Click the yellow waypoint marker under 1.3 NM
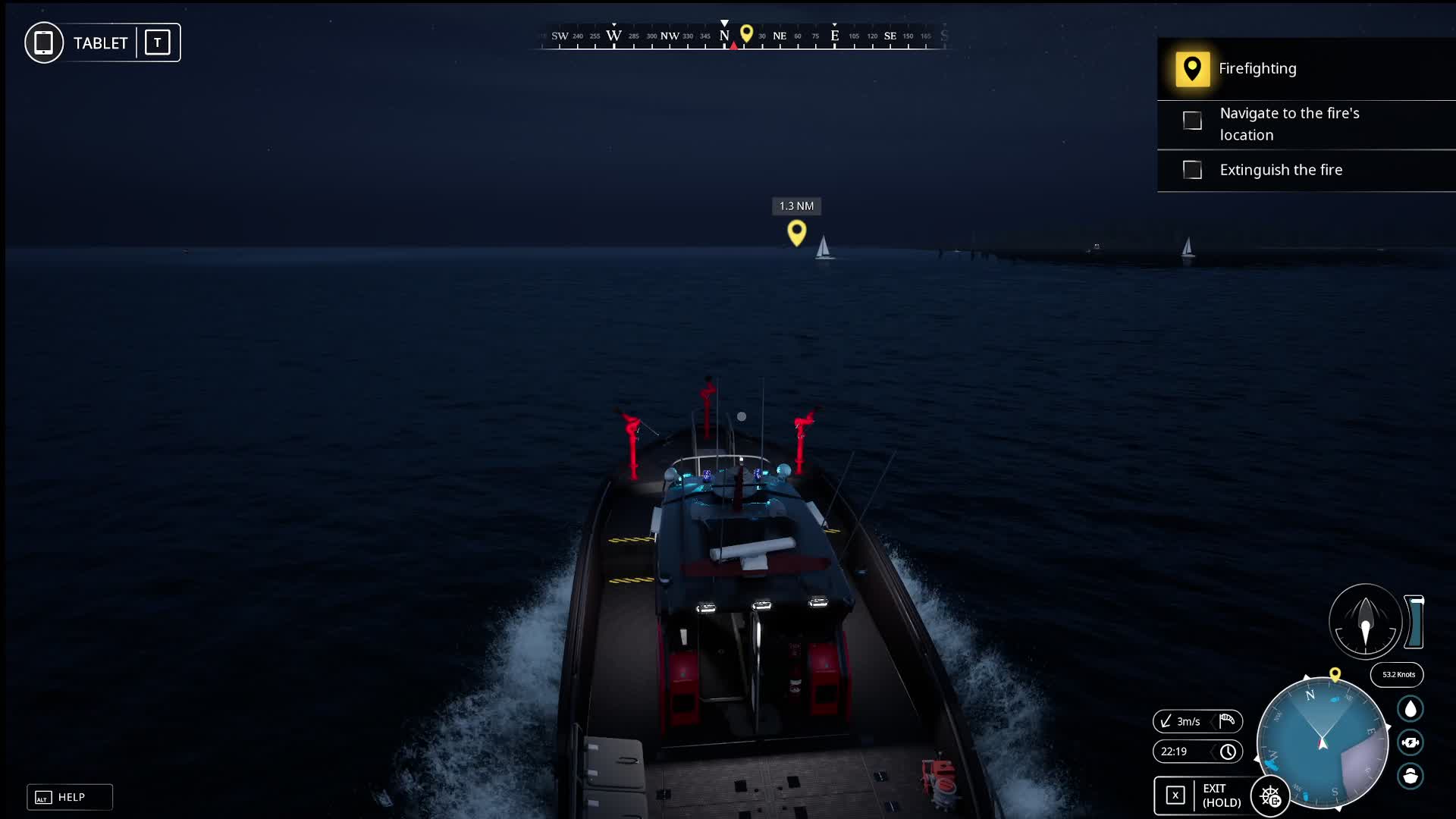The height and width of the screenshot is (819, 1456). 796,232
